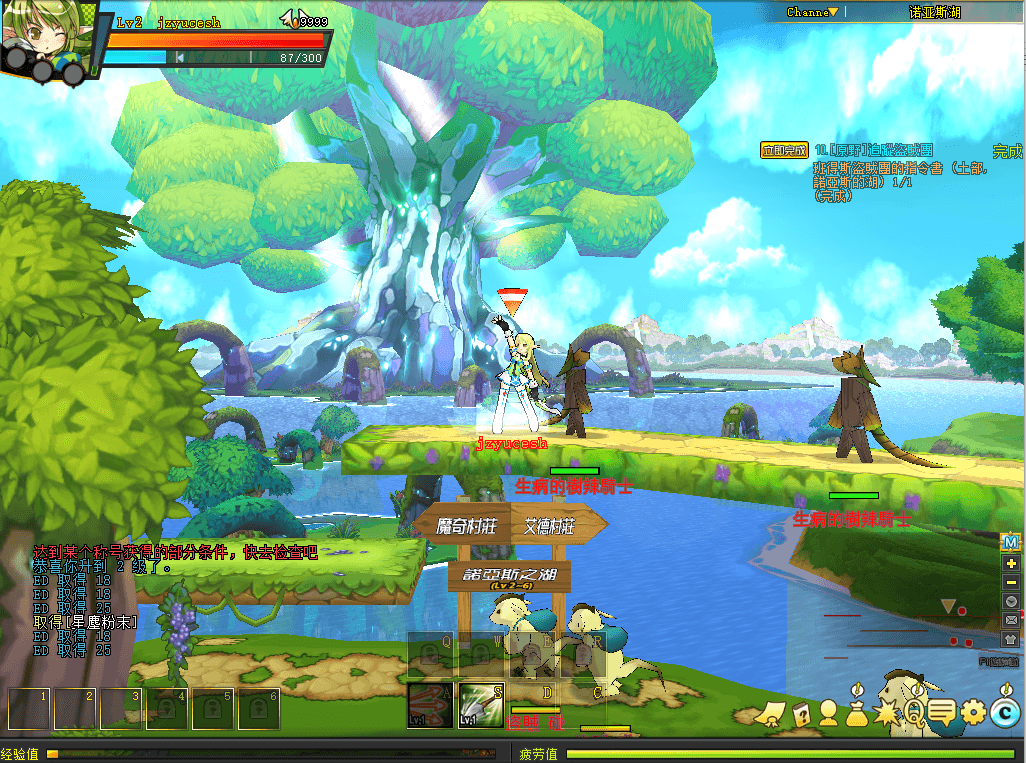
Task: Open the money bag inventory icon
Action: pos(857,713)
